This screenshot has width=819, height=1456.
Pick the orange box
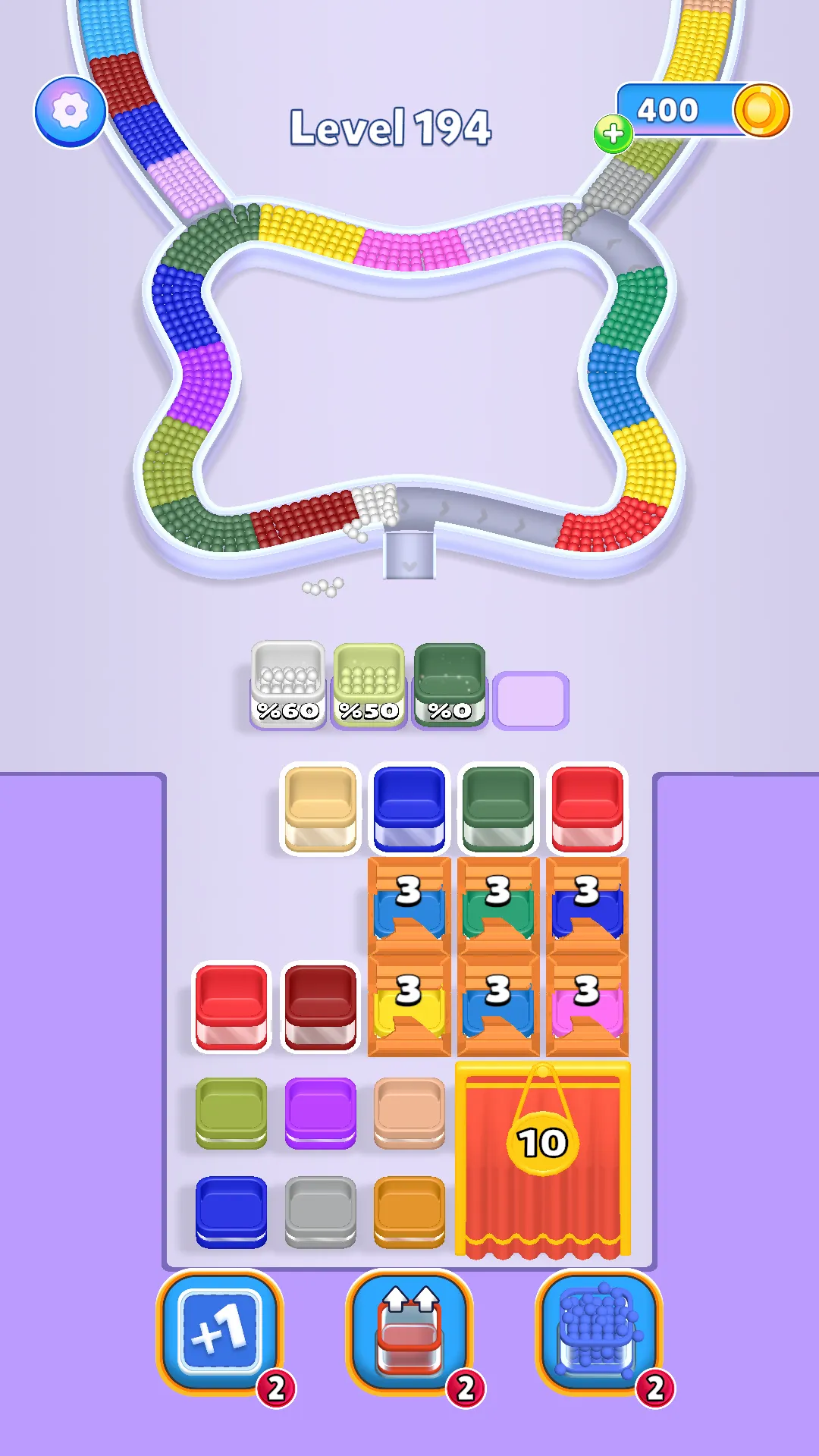[x=409, y=1210]
